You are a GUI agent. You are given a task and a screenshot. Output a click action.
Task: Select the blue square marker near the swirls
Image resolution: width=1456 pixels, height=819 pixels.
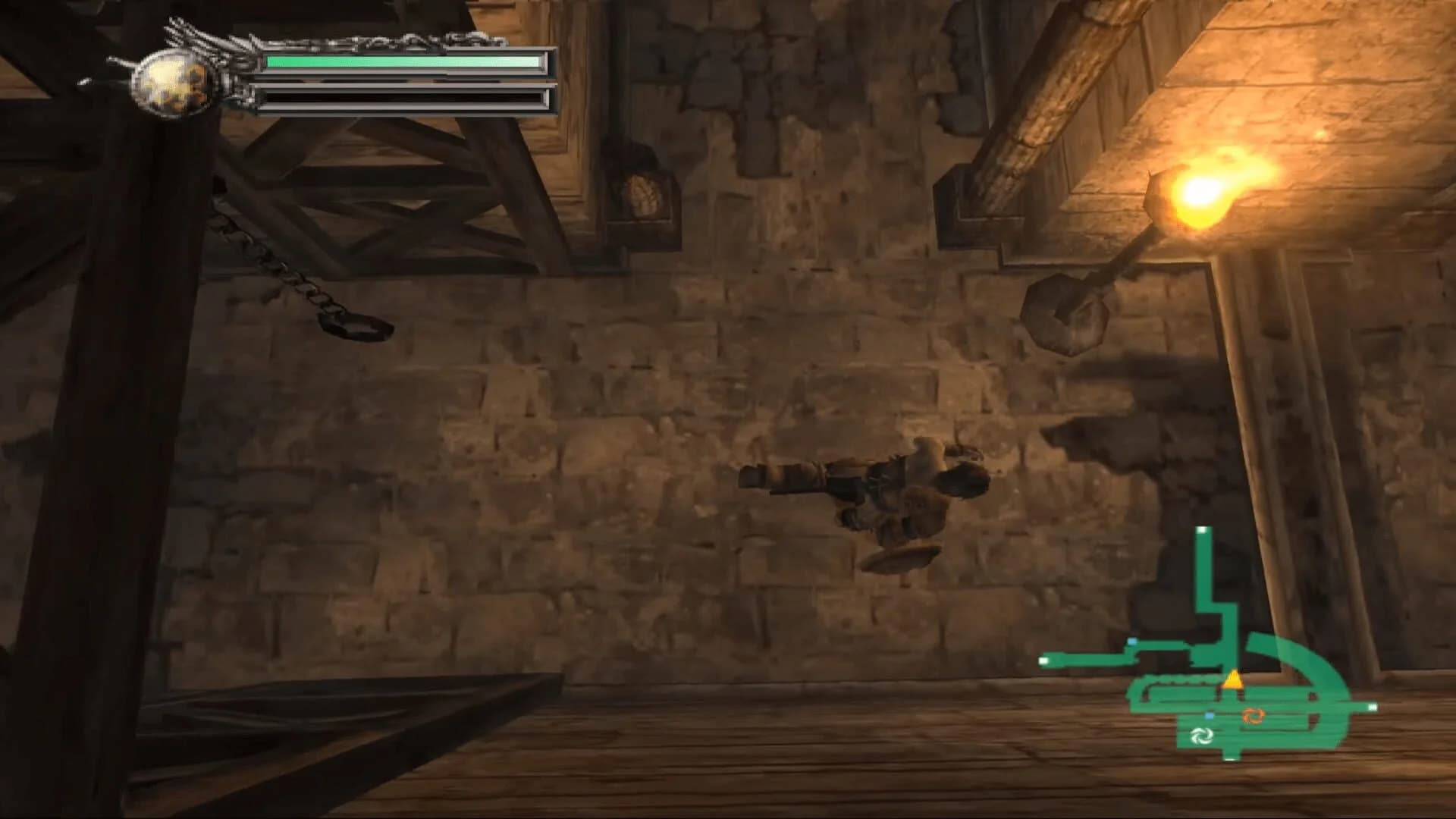tap(1210, 715)
